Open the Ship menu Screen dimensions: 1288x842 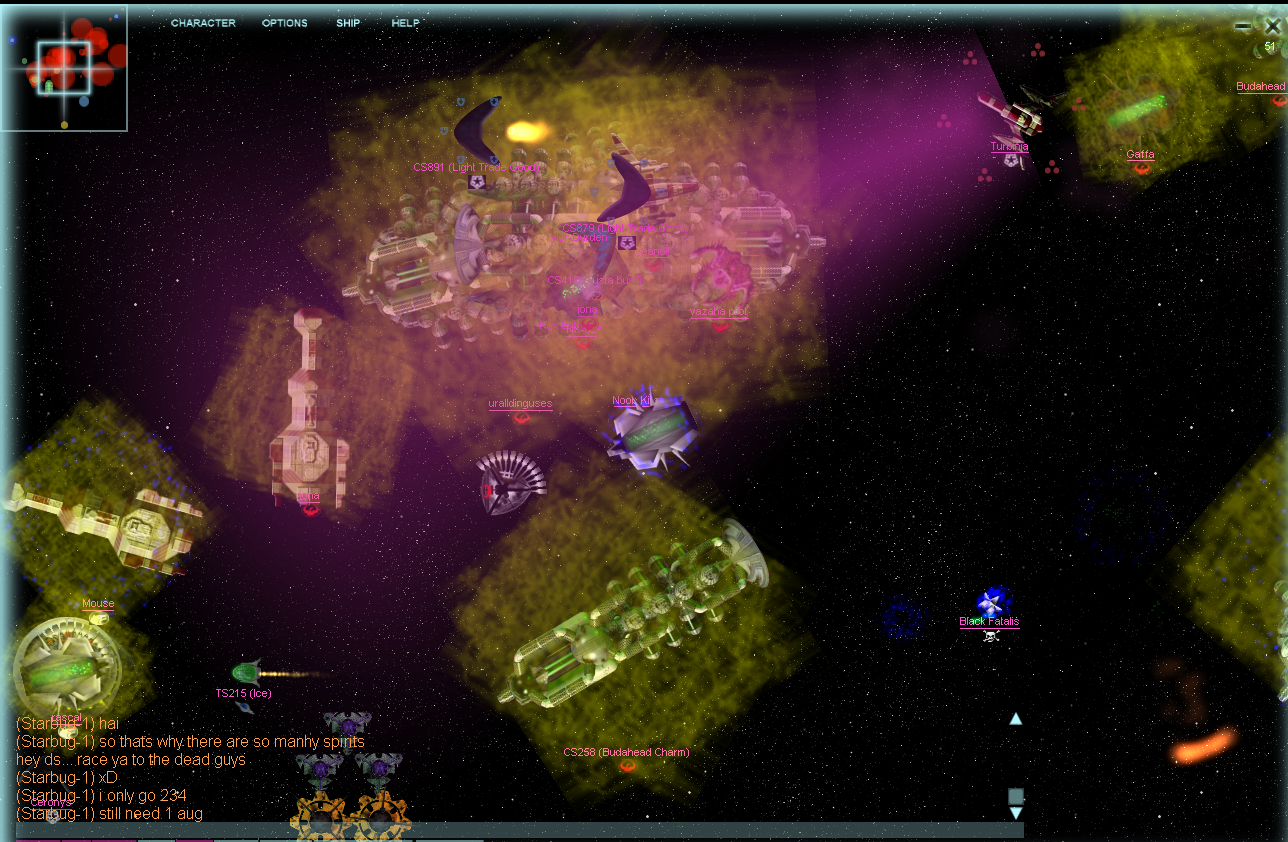[x=348, y=23]
